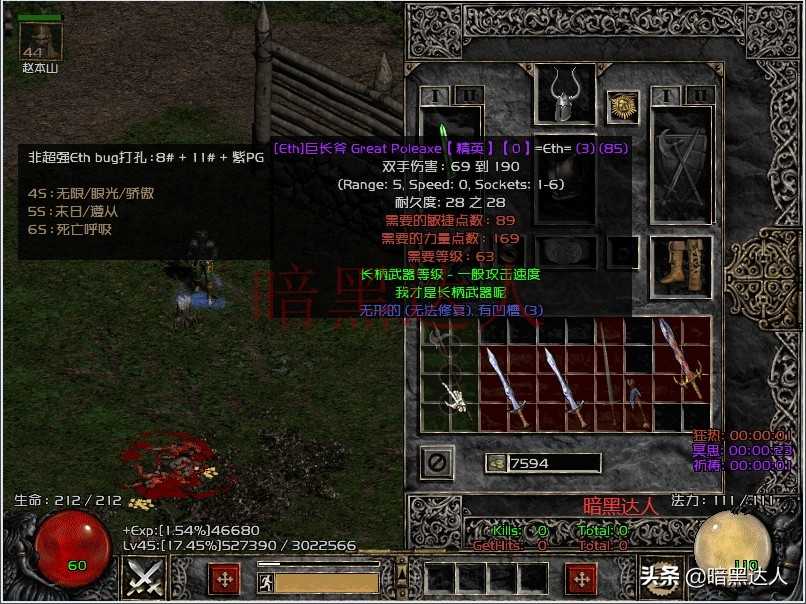
Task: Toggle the run/walk button by stamina bar
Action: click(x=265, y=582)
